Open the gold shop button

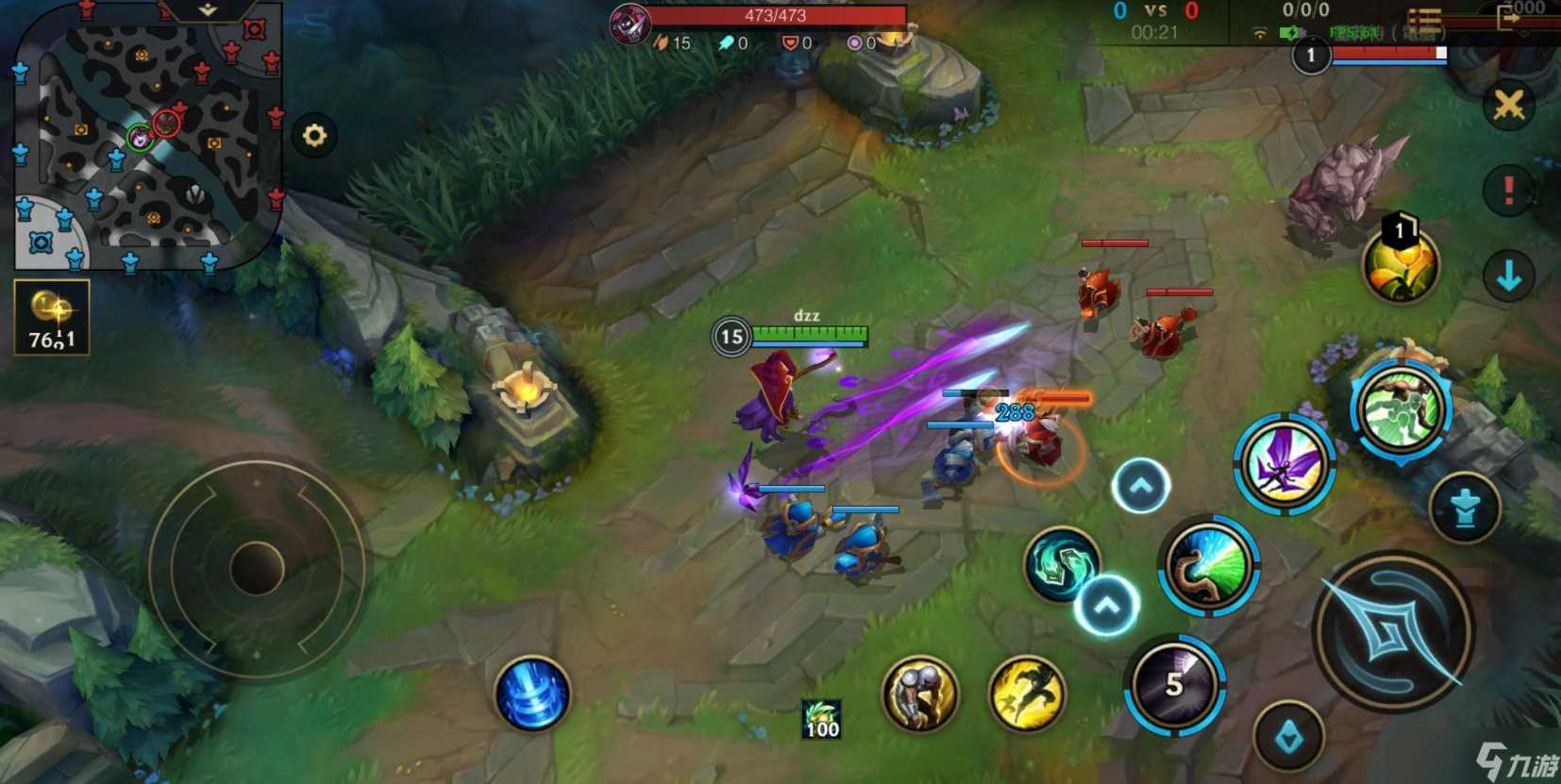point(52,318)
